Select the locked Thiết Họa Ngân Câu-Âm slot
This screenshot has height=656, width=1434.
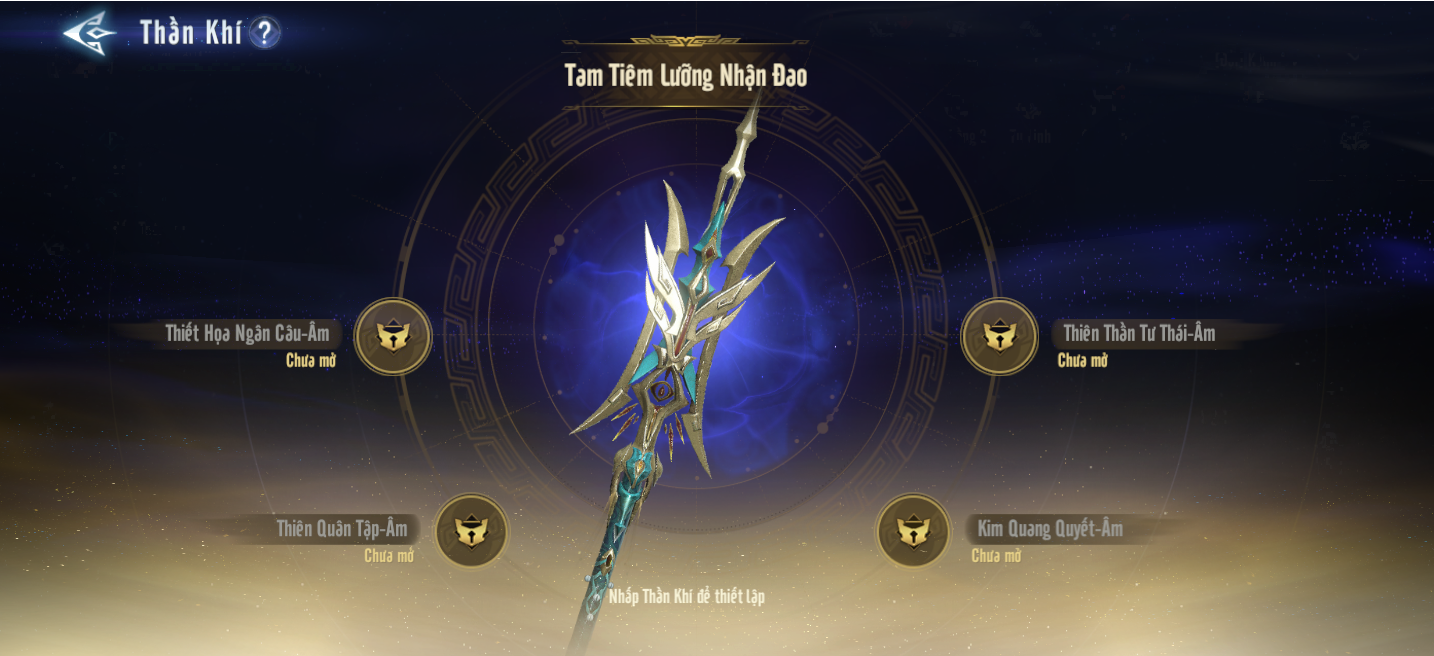[393, 337]
